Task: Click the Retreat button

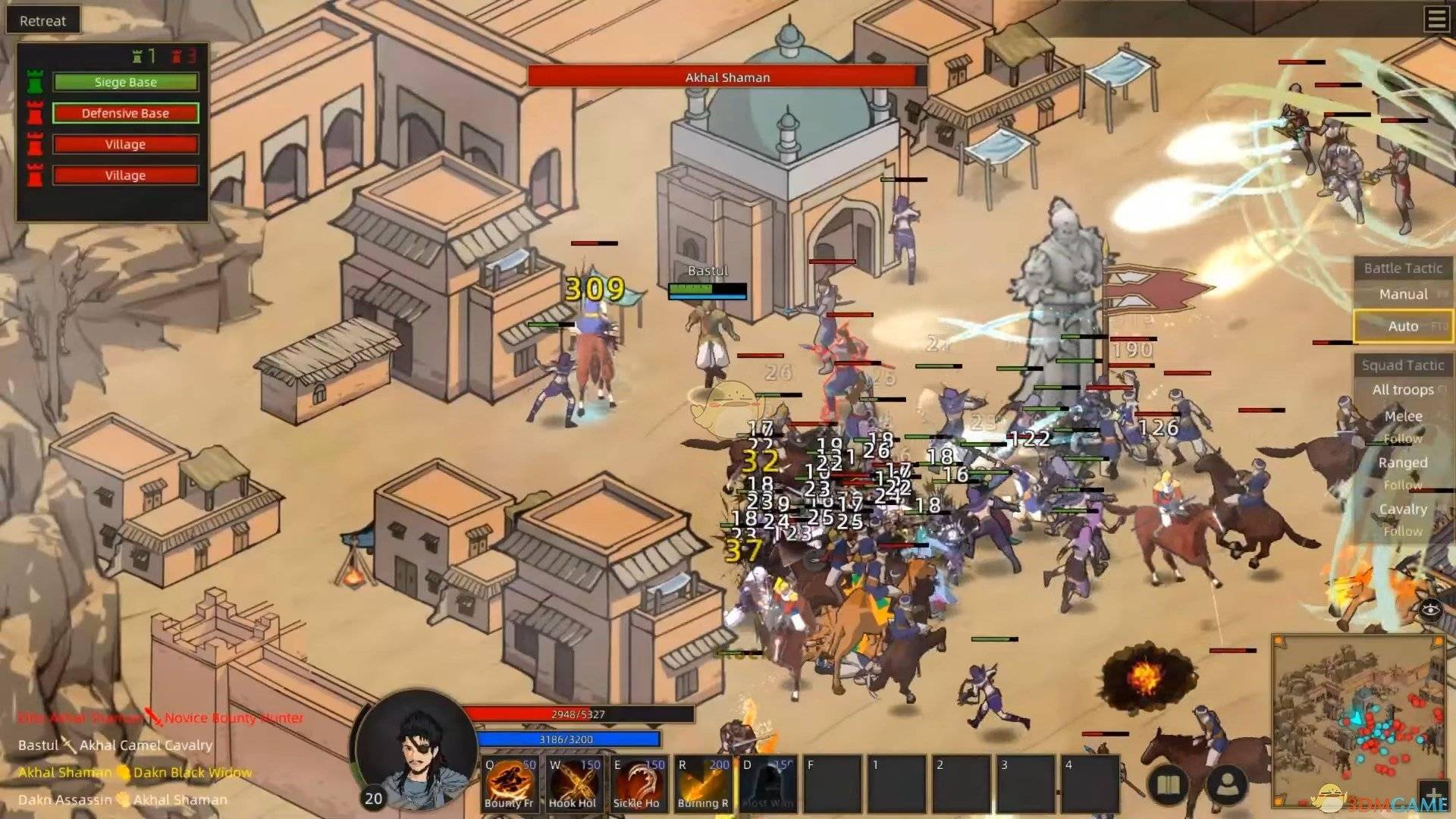Action: [x=42, y=20]
